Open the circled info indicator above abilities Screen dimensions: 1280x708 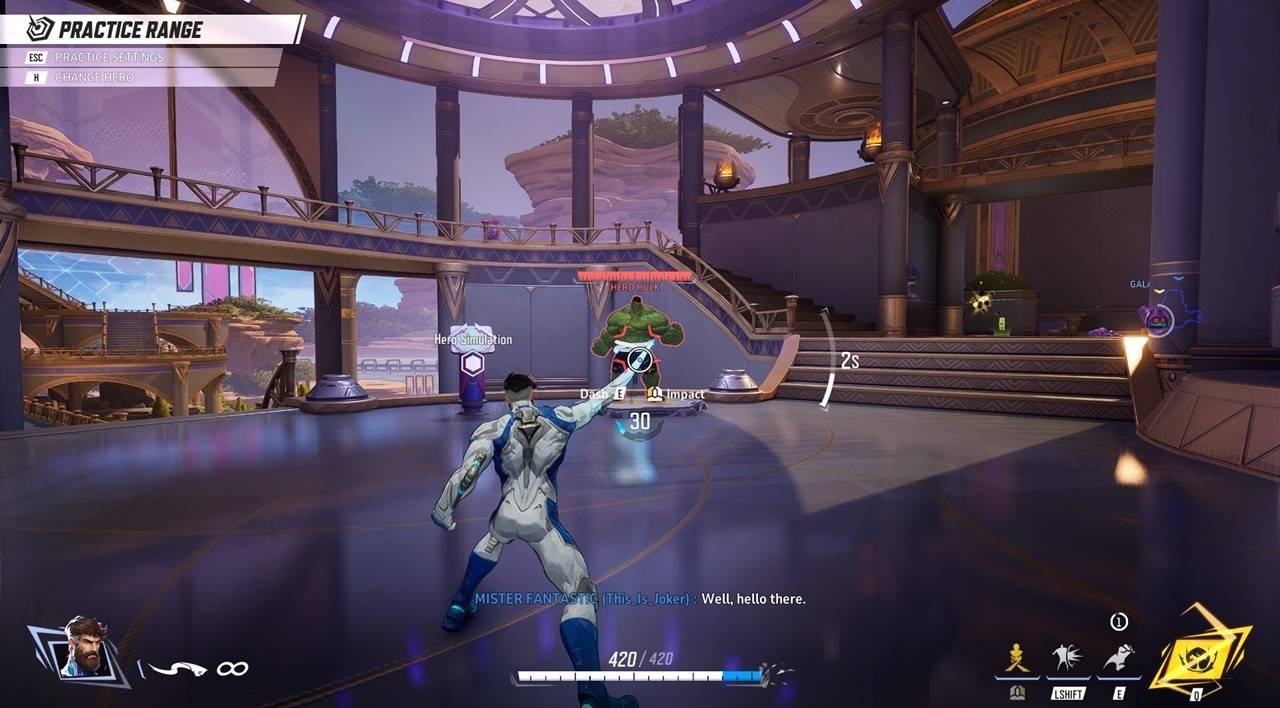1119,622
